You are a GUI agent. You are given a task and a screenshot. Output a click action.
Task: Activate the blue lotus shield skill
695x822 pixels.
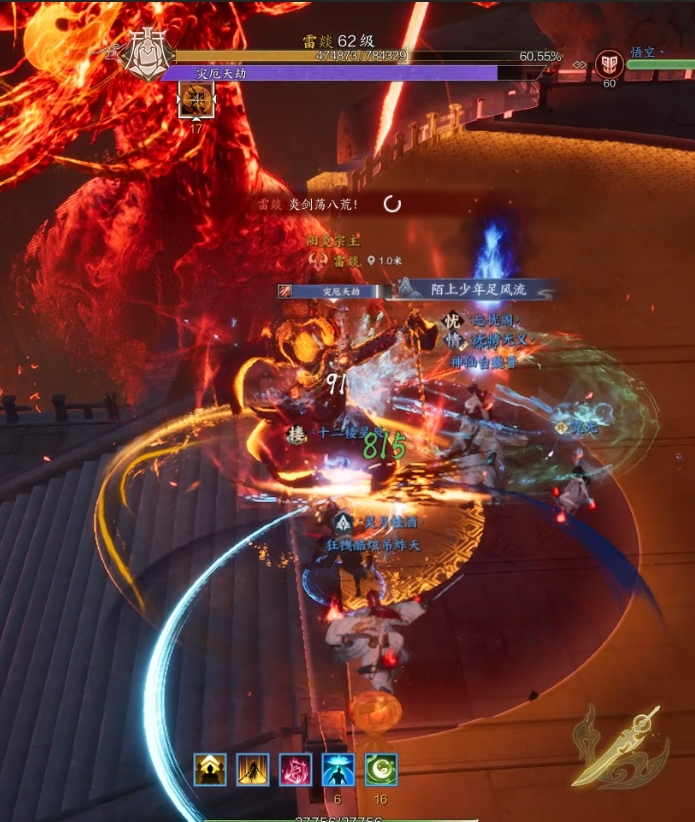click(338, 769)
